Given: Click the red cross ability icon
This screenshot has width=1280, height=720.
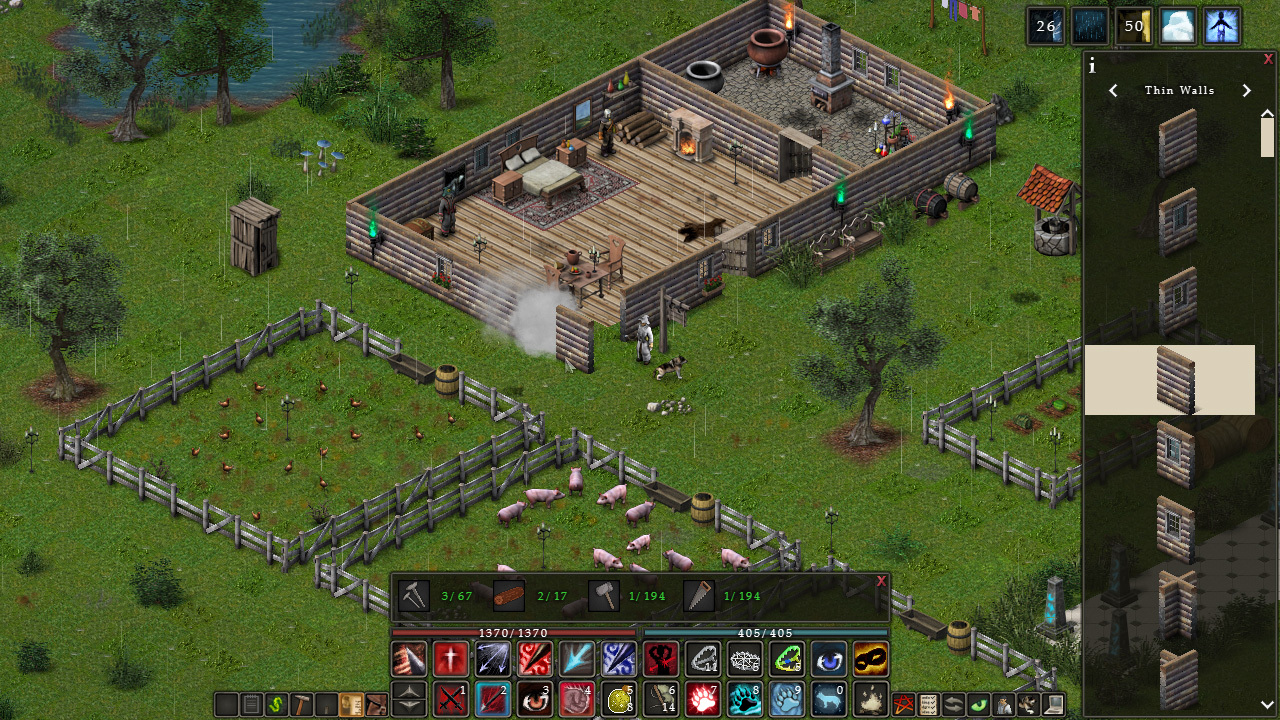Looking at the screenshot, I should (451, 659).
